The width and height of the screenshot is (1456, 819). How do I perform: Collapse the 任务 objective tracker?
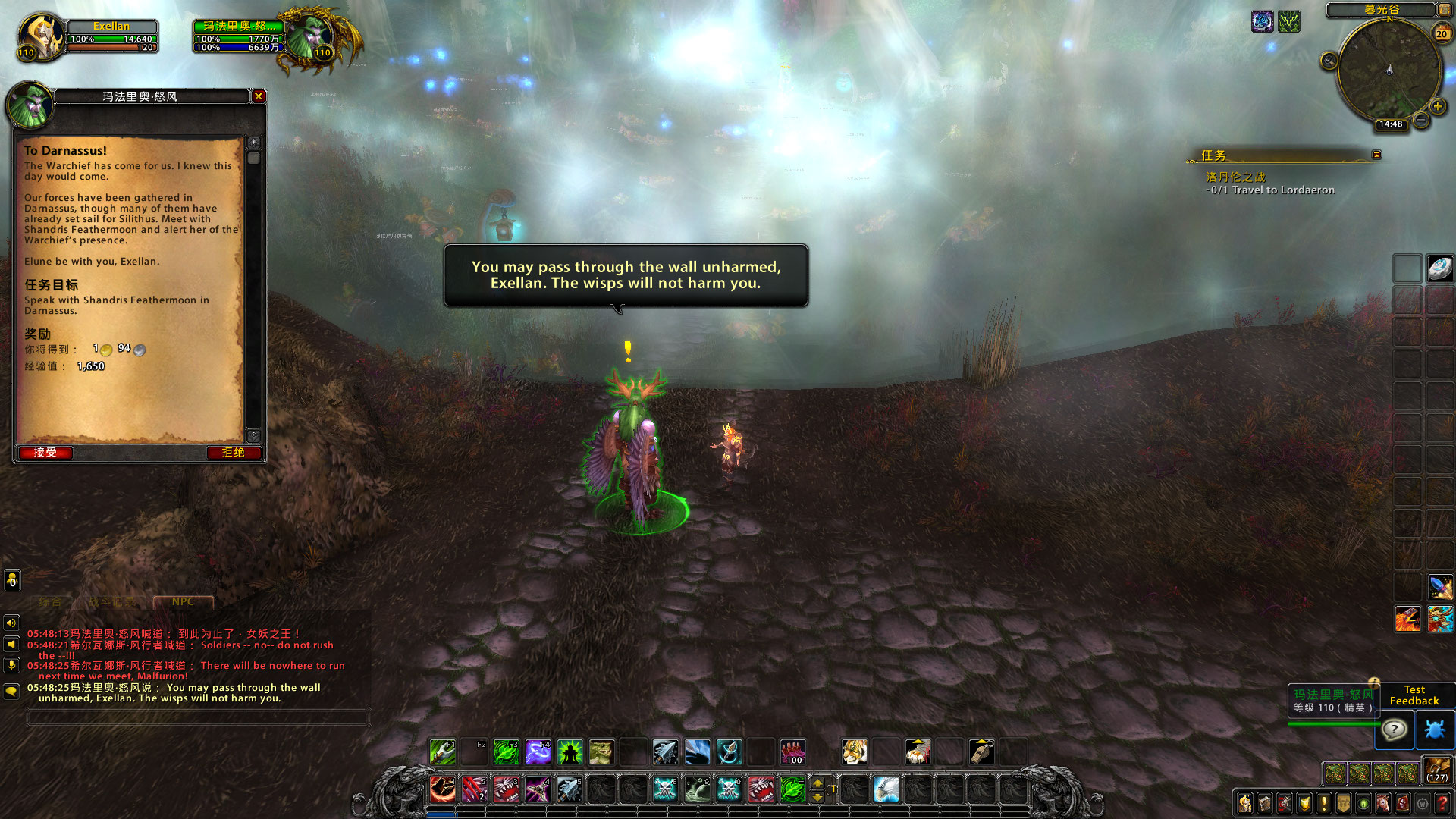pyautogui.click(x=1376, y=155)
